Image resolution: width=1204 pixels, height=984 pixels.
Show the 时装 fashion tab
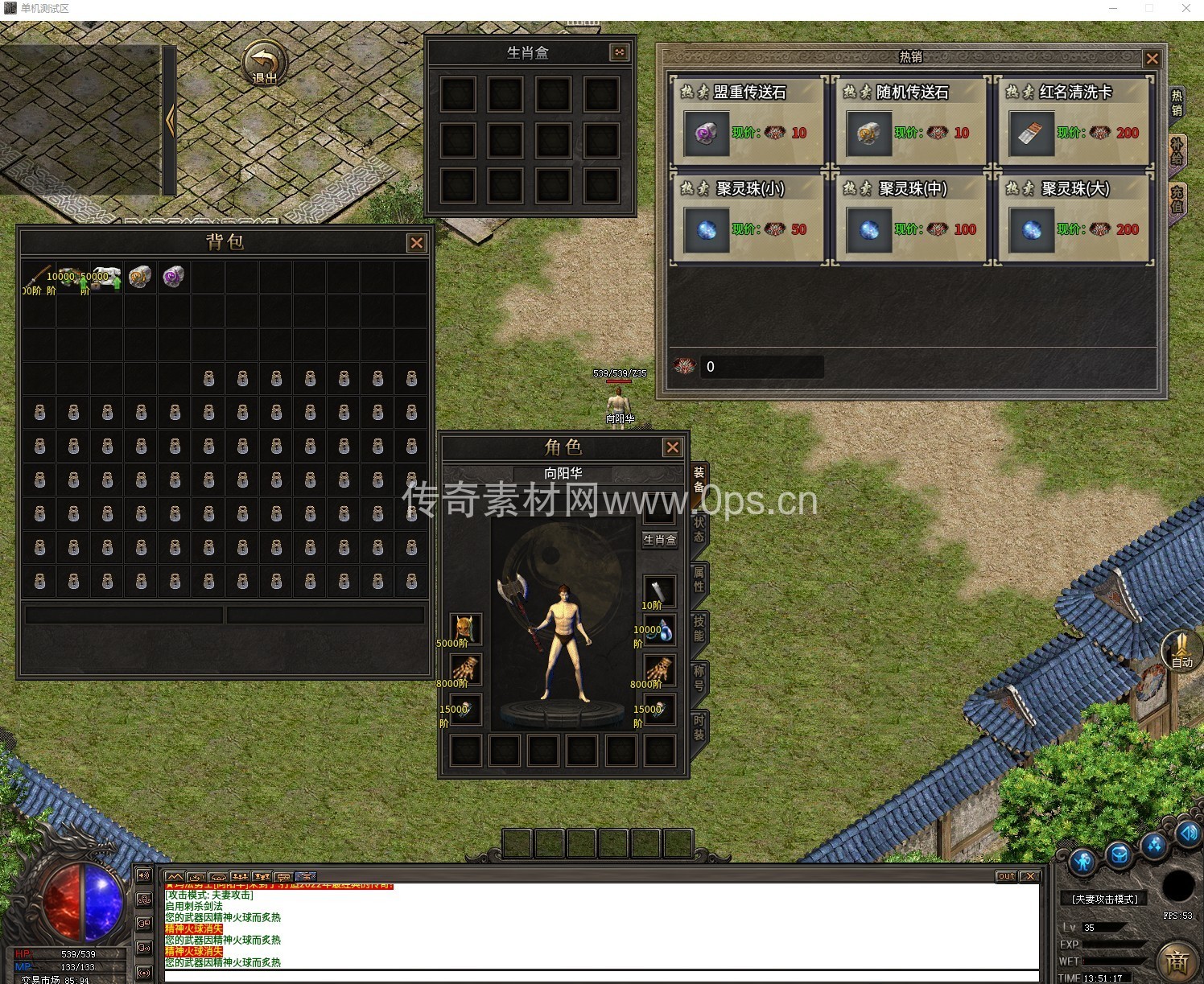point(699,727)
